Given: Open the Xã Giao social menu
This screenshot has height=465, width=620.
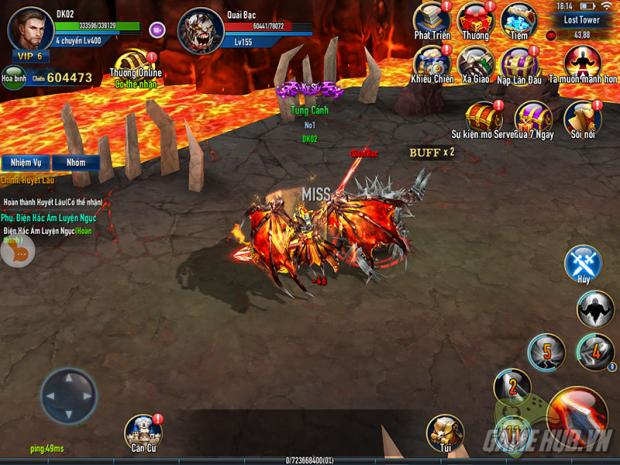Looking at the screenshot, I should tap(475, 63).
